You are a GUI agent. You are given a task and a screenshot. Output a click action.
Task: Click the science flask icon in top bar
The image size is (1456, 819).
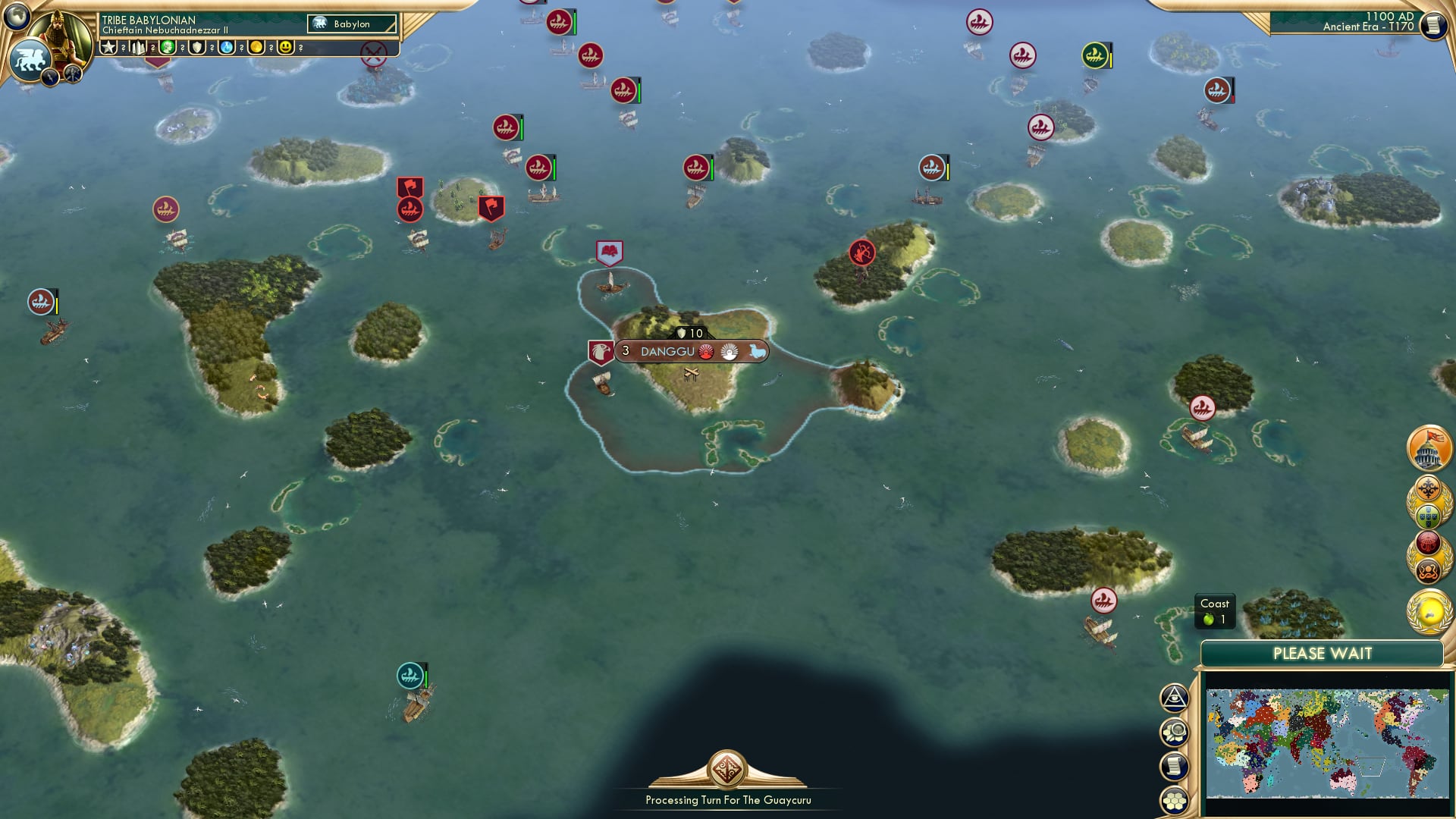click(x=225, y=49)
